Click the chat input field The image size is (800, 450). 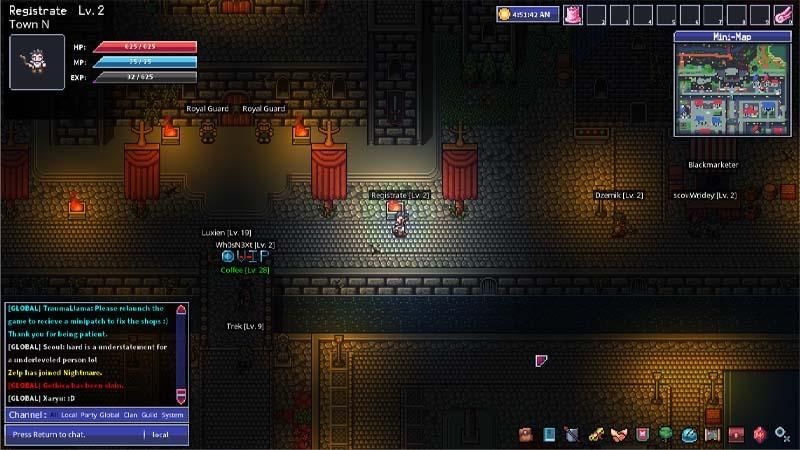tap(75, 435)
